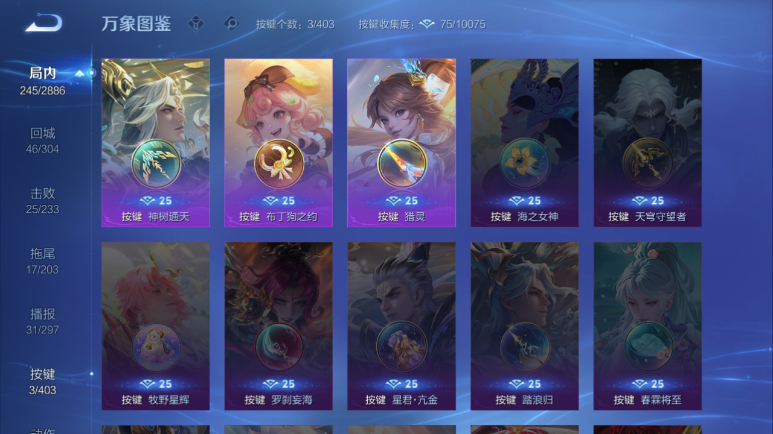Click the cube icon beside 万象图鉴 title

point(197,23)
